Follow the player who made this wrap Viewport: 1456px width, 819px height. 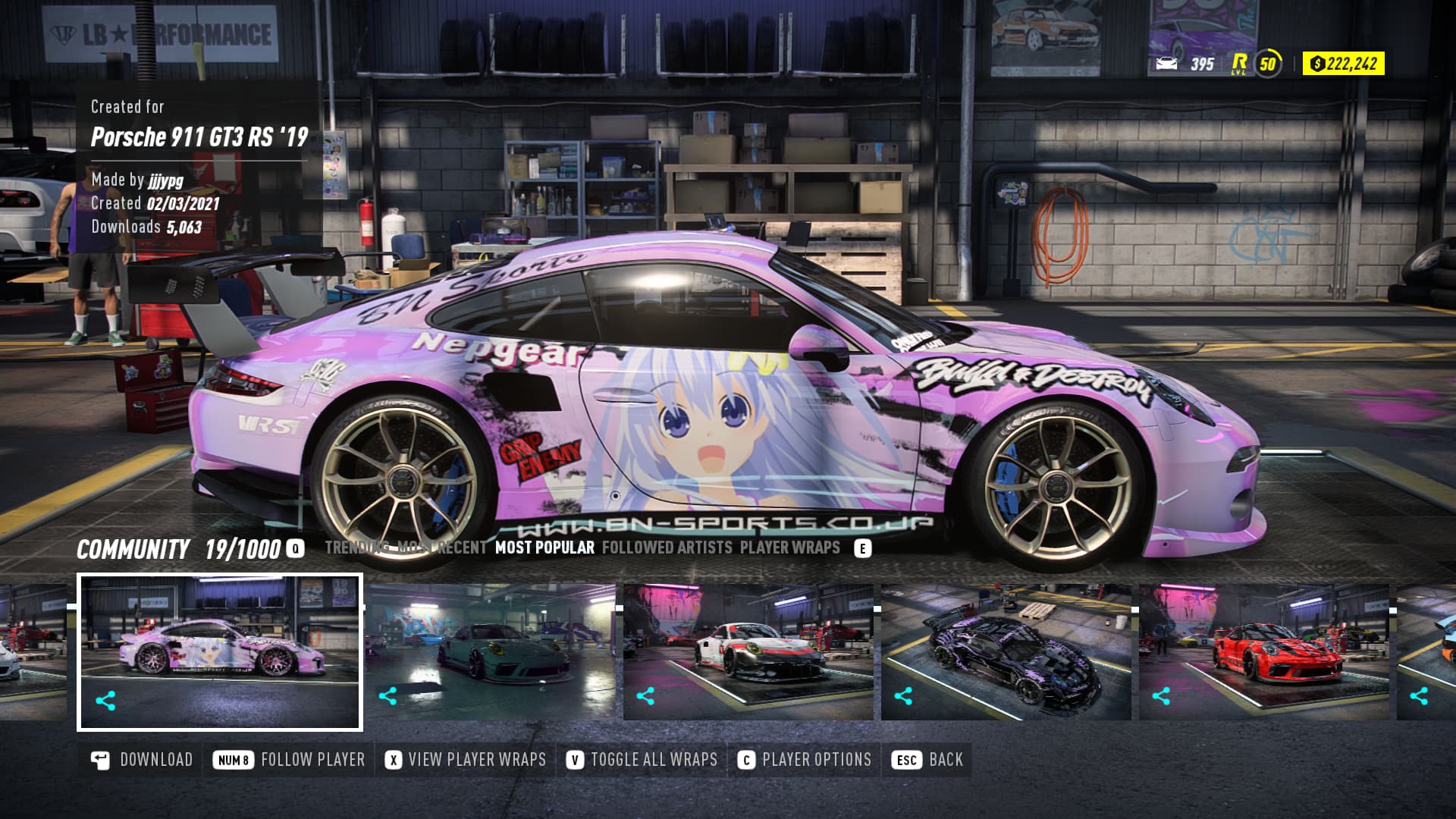click(x=290, y=760)
